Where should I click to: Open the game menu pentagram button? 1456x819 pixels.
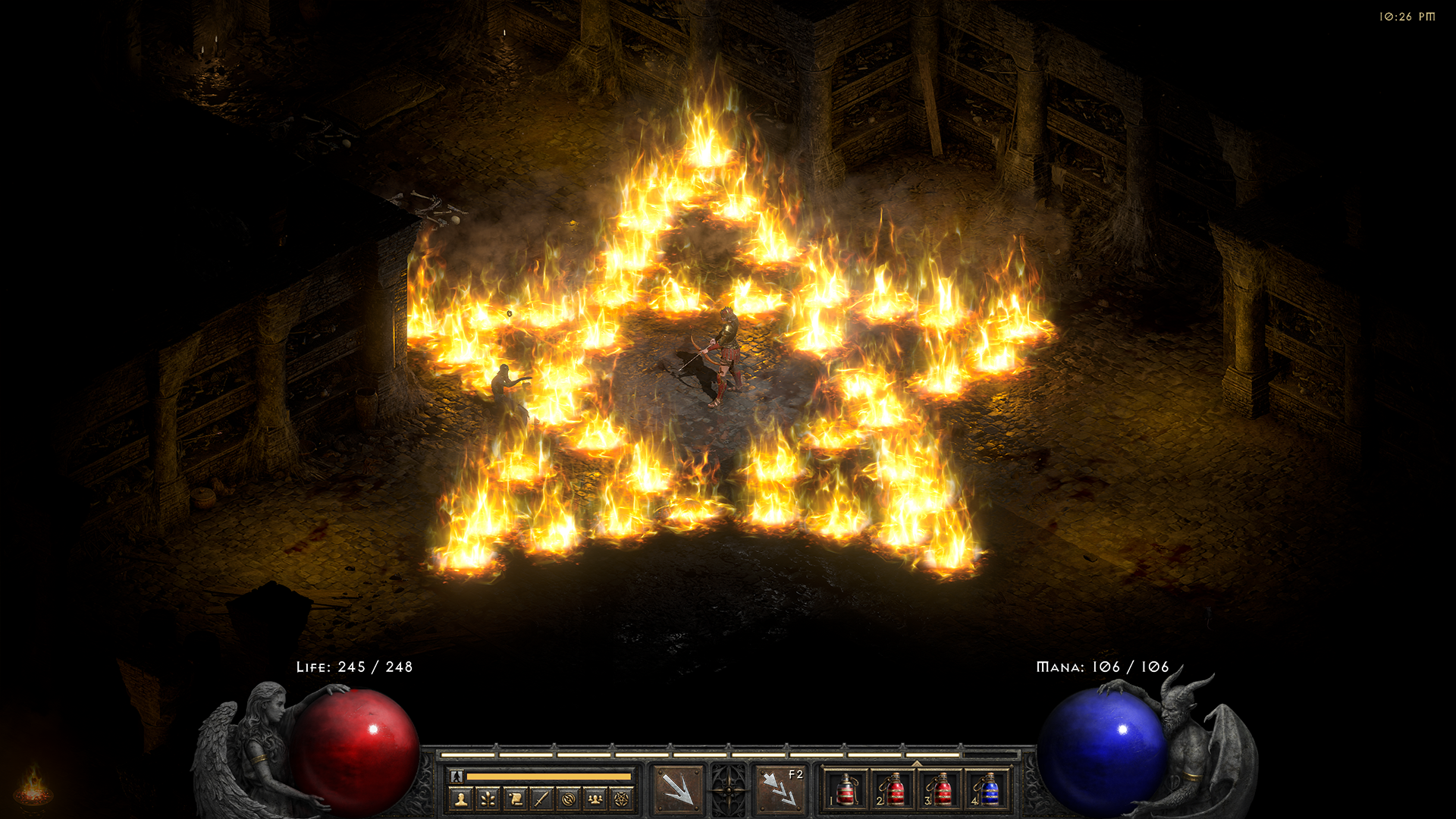pos(622,799)
